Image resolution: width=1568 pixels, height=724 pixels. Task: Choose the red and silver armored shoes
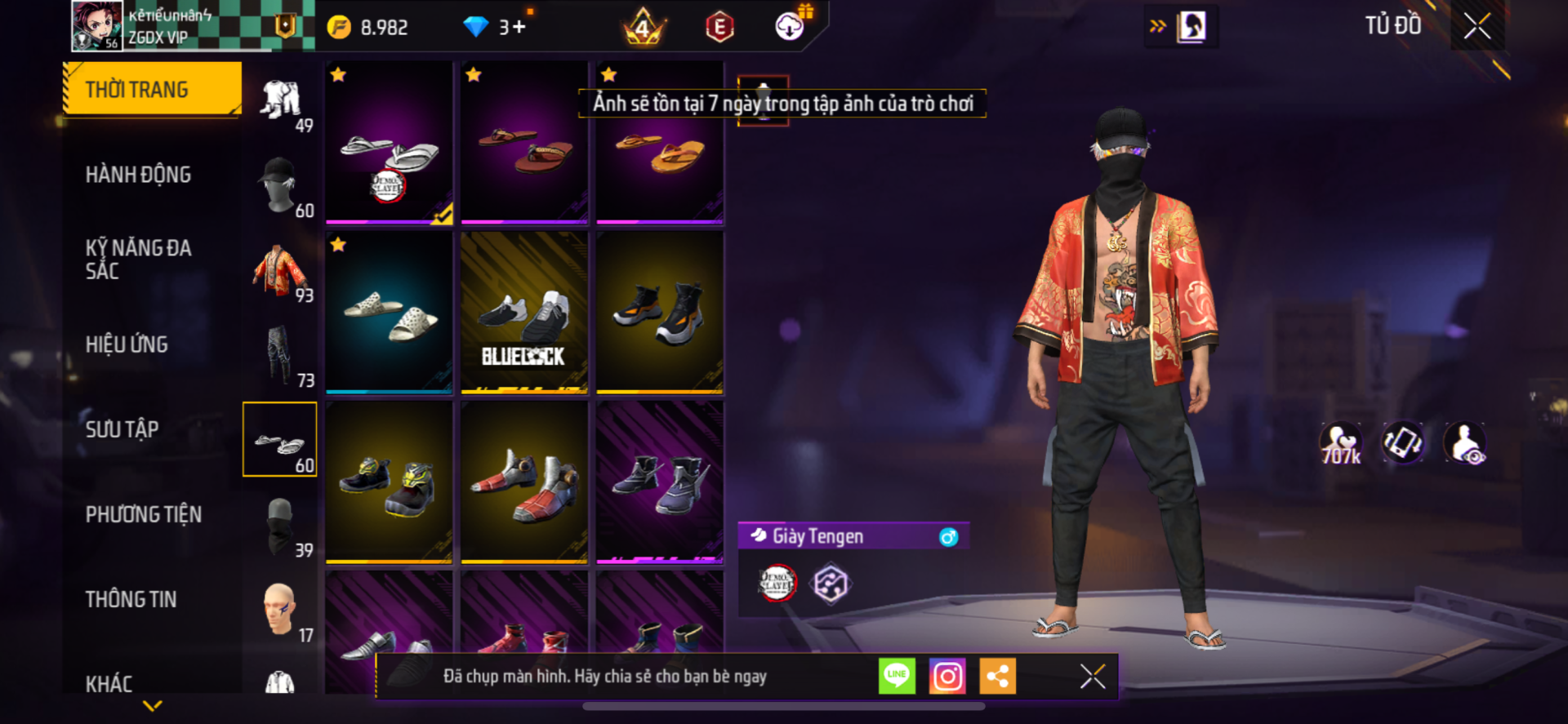[x=524, y=482]
